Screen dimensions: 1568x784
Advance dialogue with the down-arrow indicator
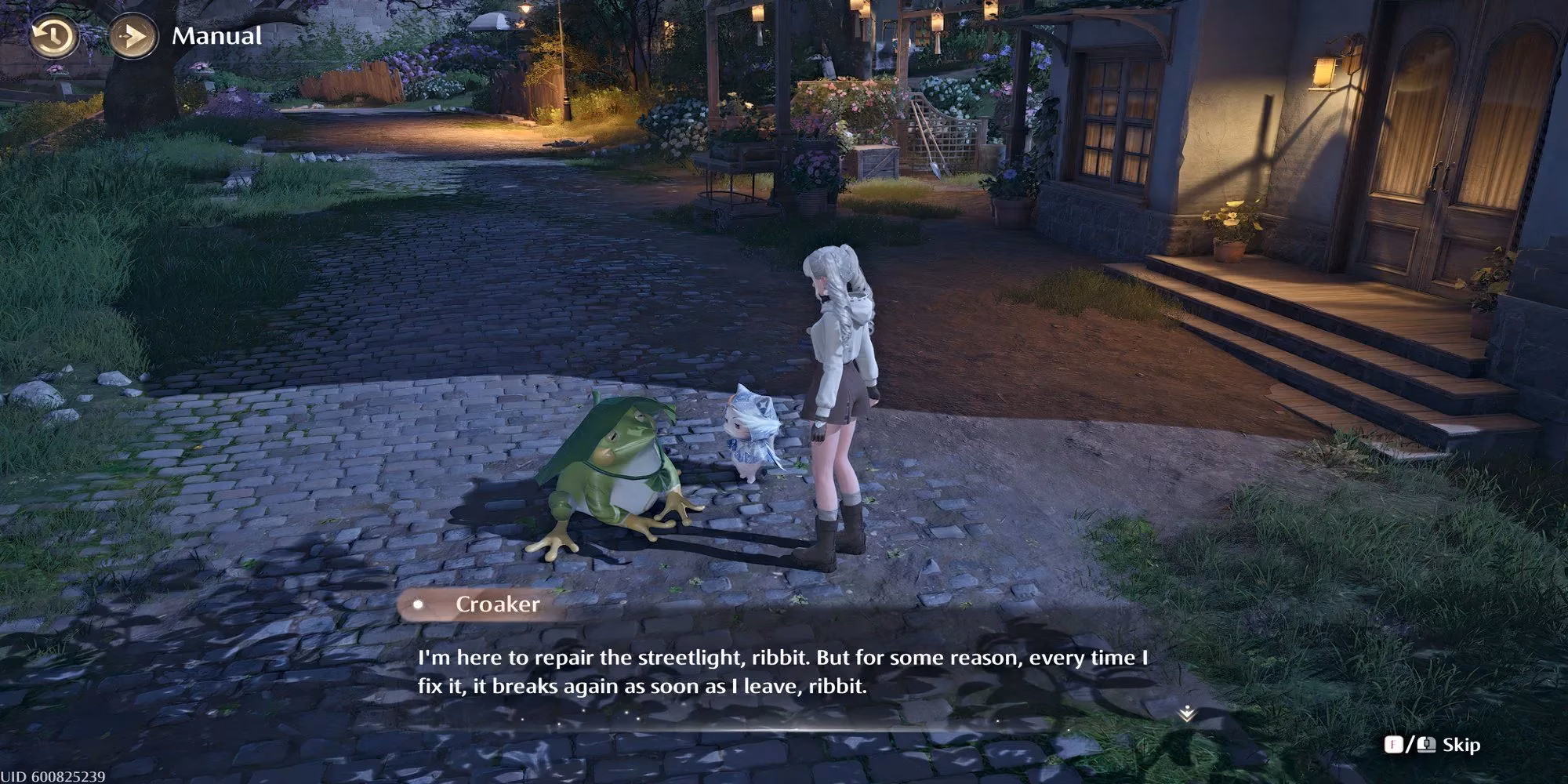coord(1187,713)
